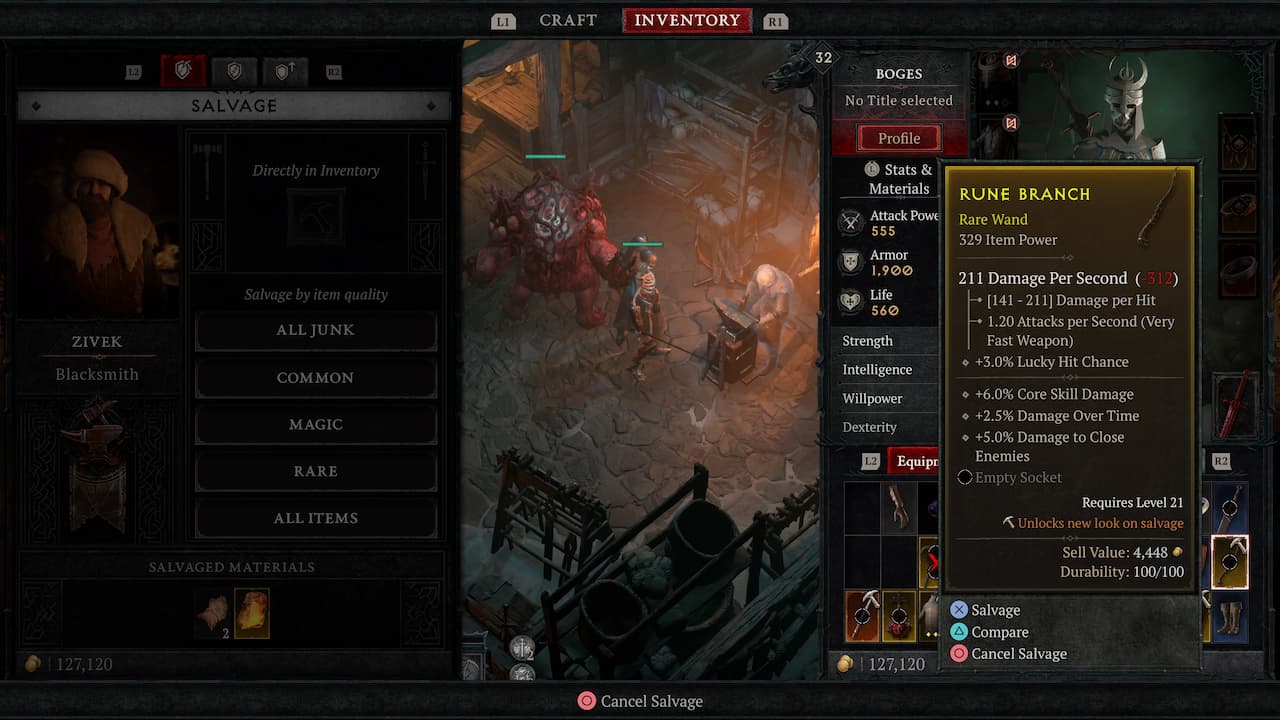The width and height of the screenshot is (1280, 720).
Task: Switch to the CRAFT tab
Action: (x=567, y=20)
